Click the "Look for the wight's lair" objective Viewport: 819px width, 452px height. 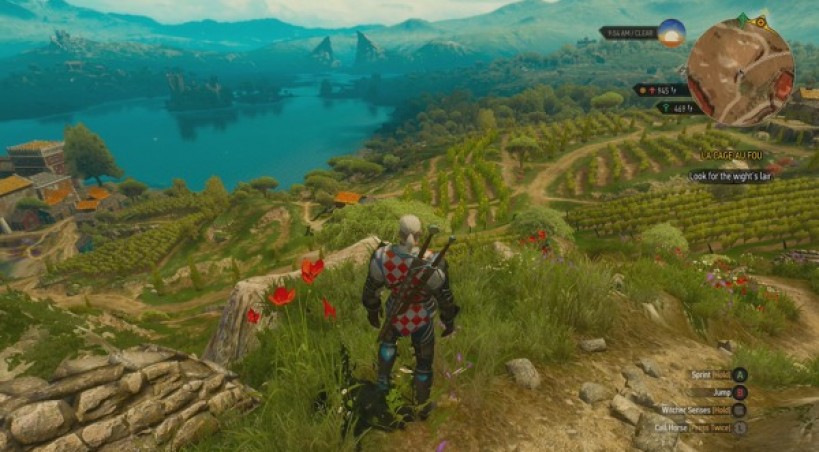pos(730,177)
